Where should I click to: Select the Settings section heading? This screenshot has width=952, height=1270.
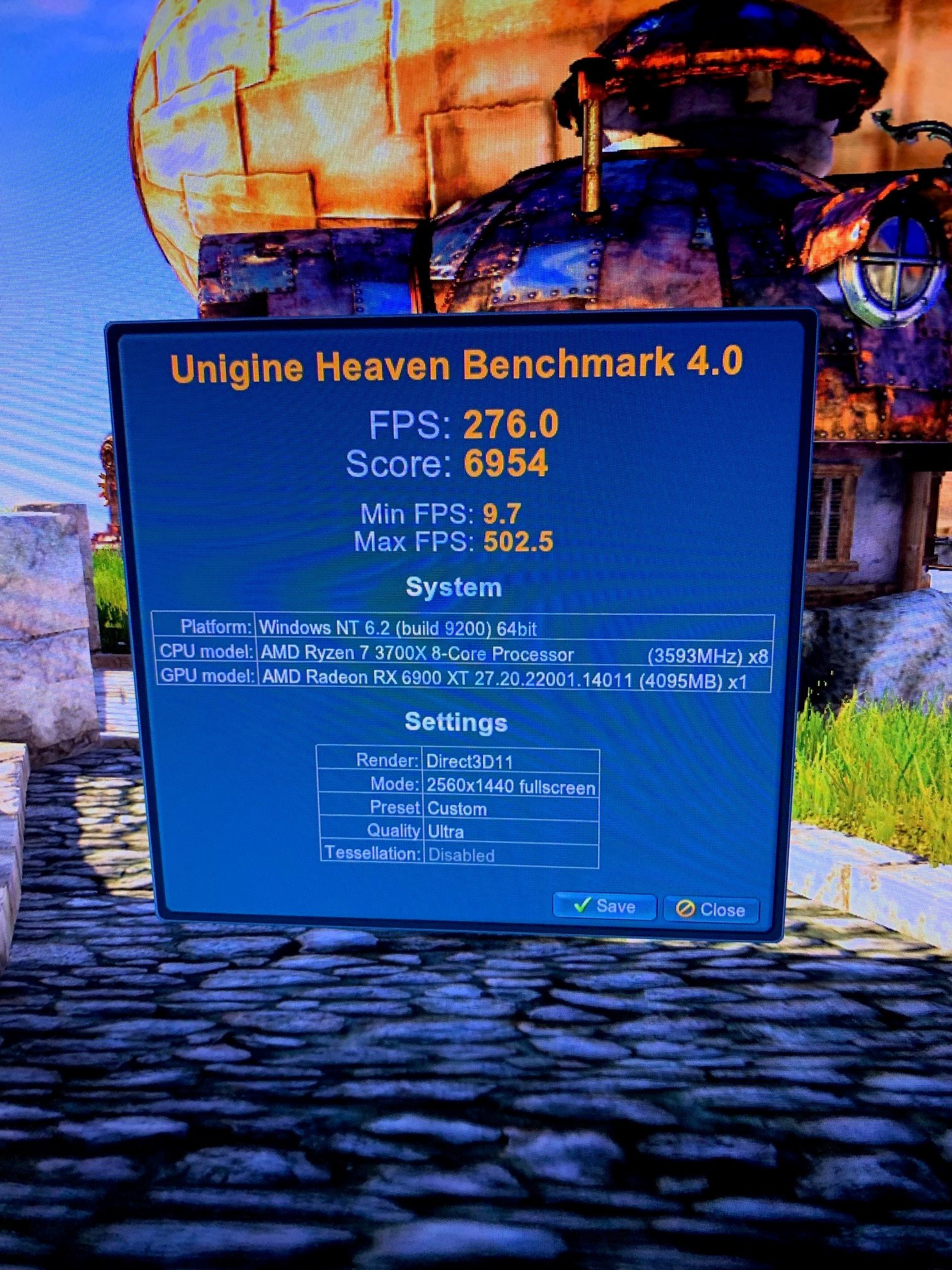455,723
